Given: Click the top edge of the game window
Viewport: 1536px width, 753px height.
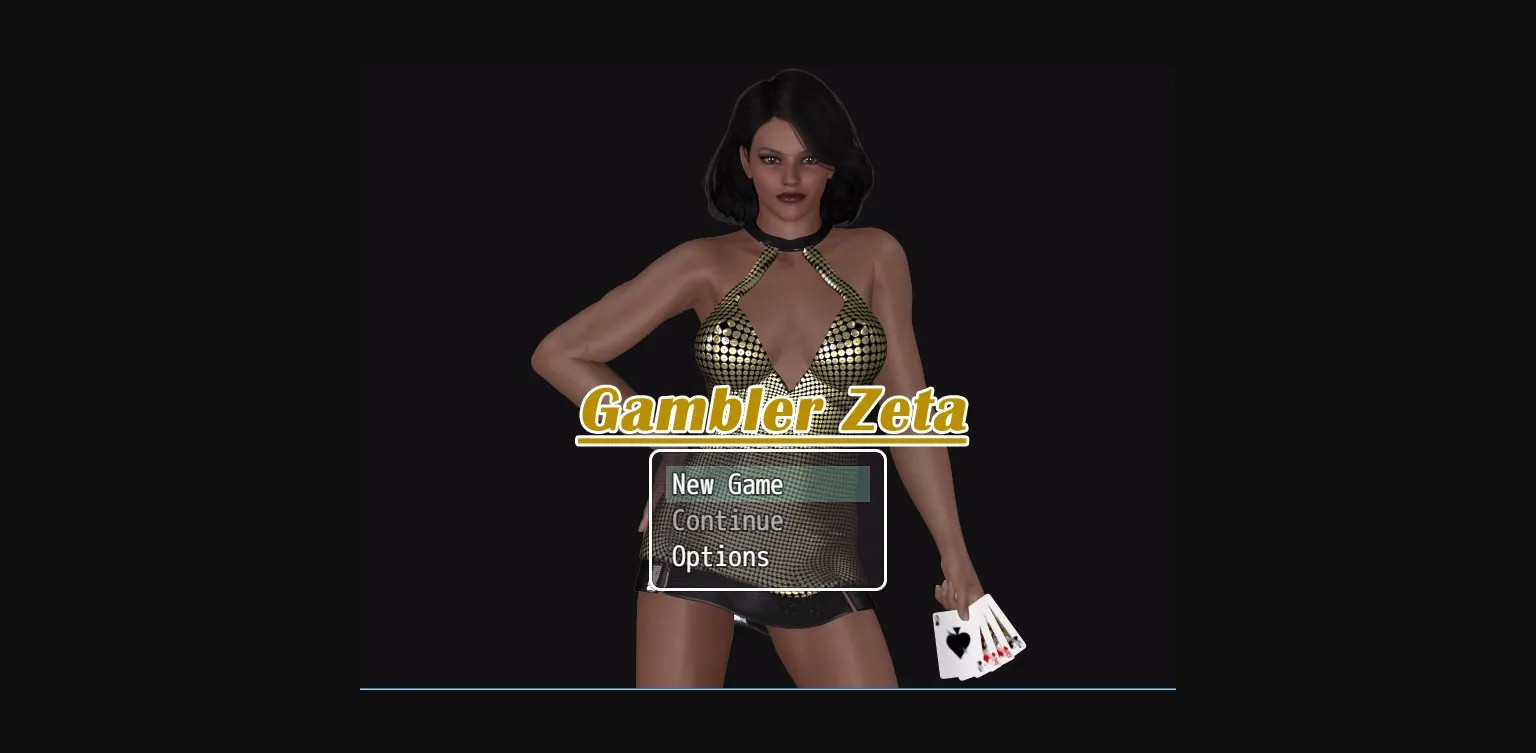Looking at the screenshot, I should (x=768, y=66).
